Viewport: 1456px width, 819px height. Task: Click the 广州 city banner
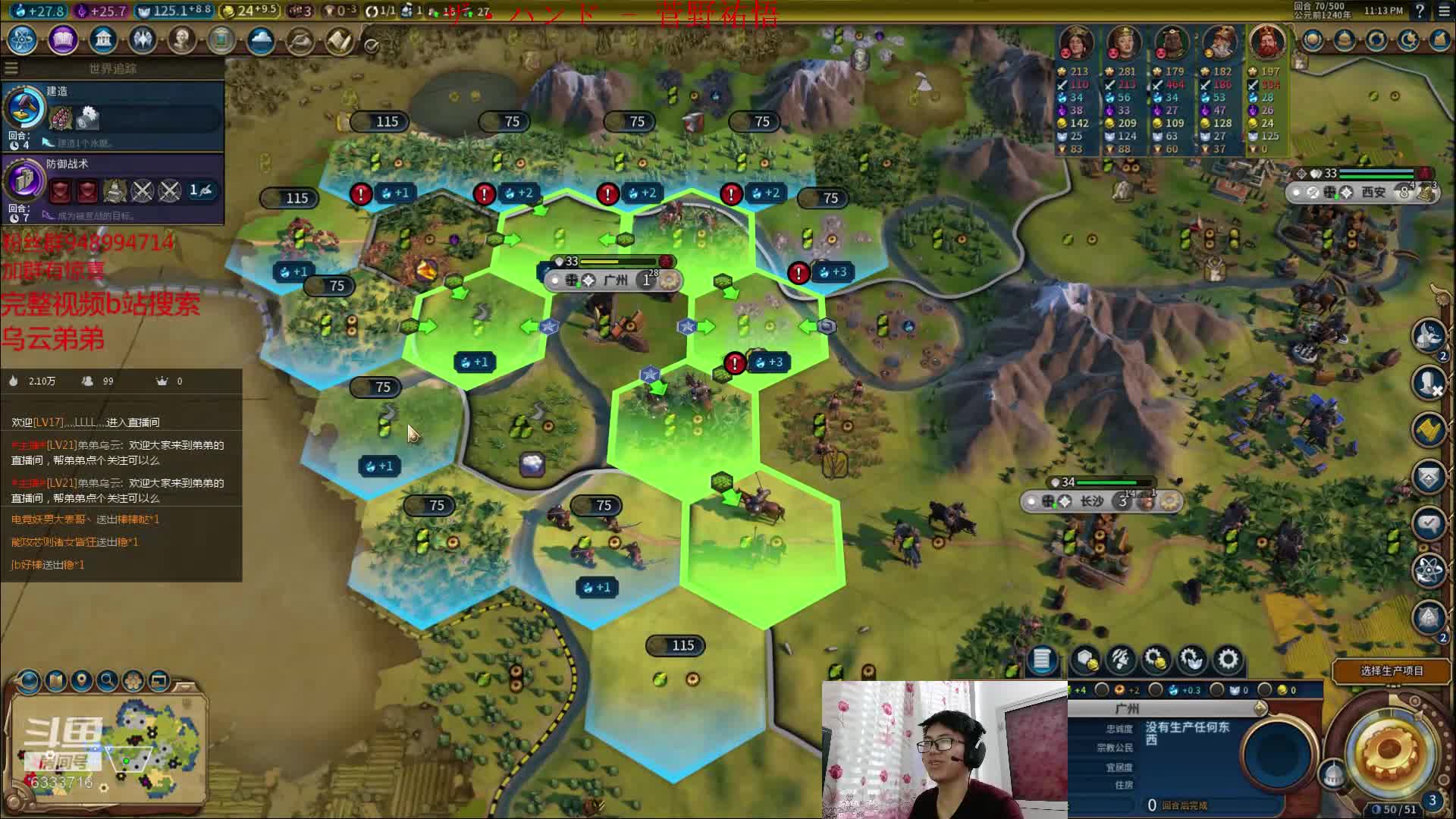pos(616,281)
